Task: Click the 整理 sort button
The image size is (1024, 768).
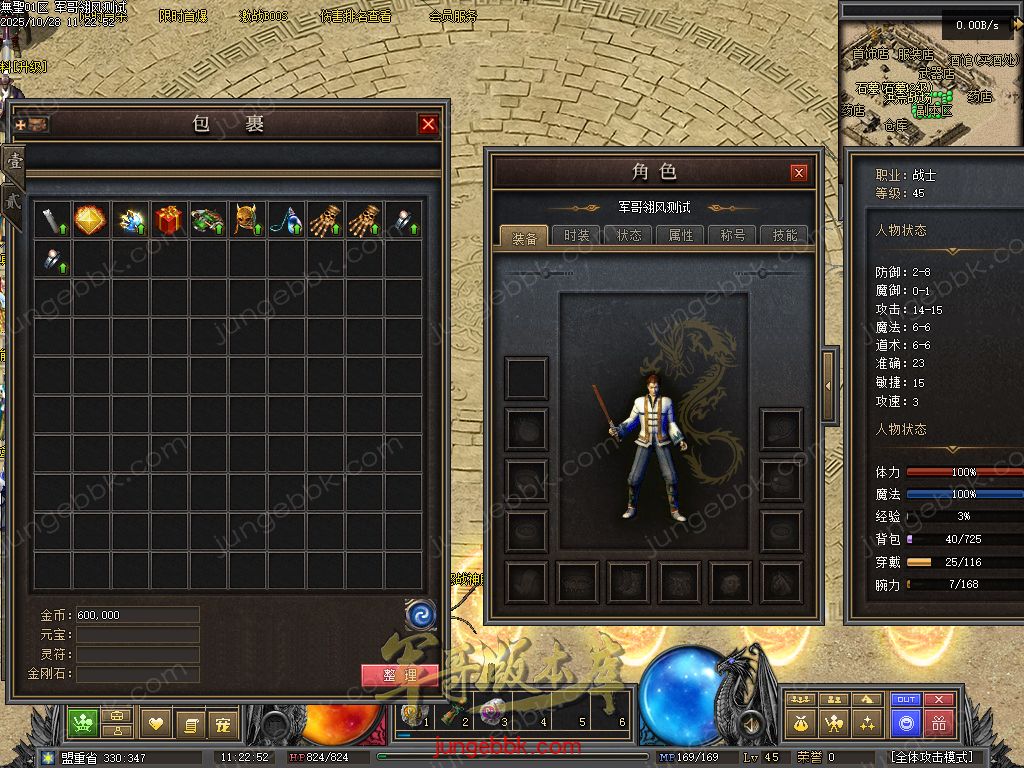Action: coord(399,675)
